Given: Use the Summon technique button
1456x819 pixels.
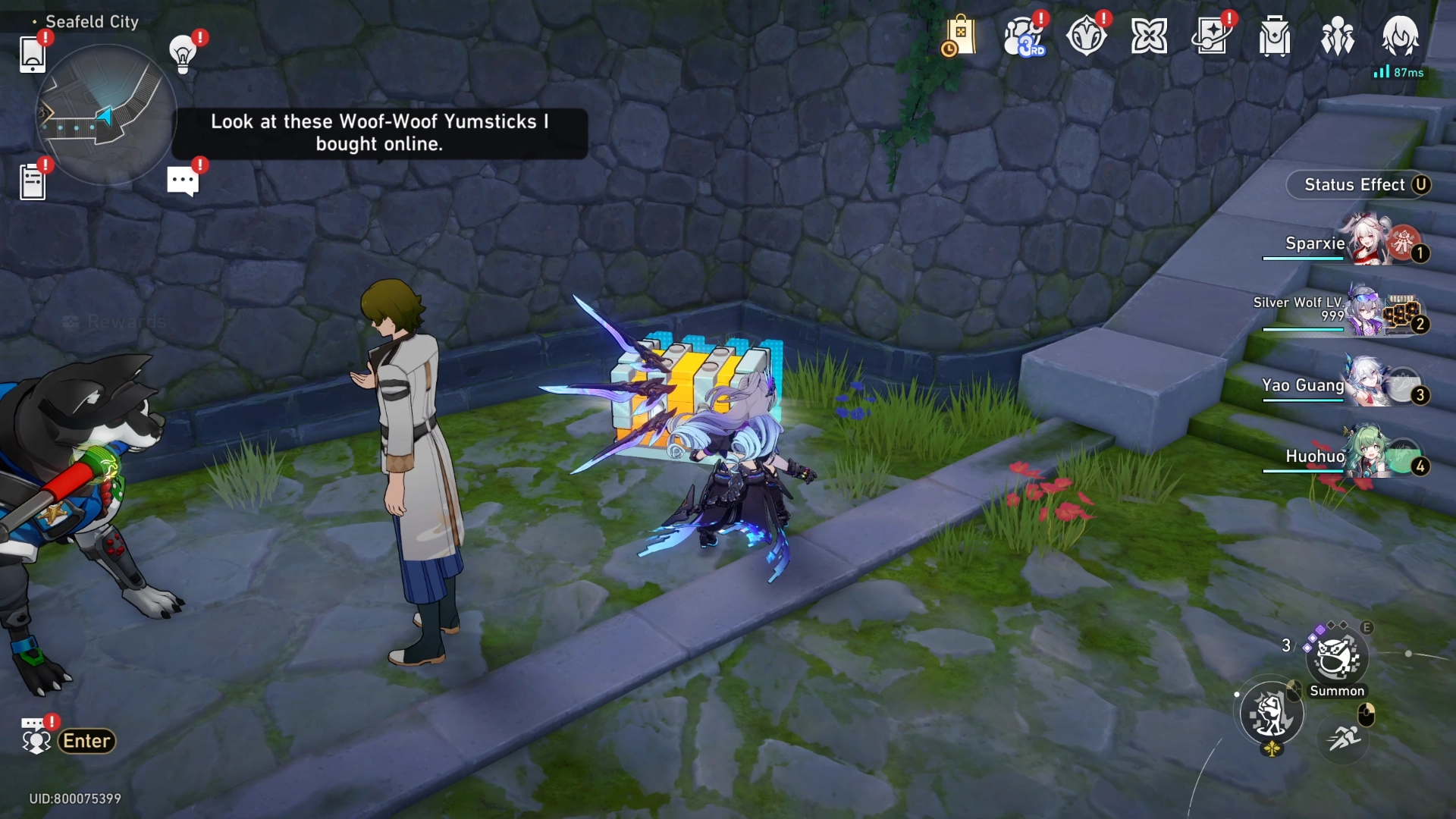Looking at the screenshot, I should coord(1337,657).
